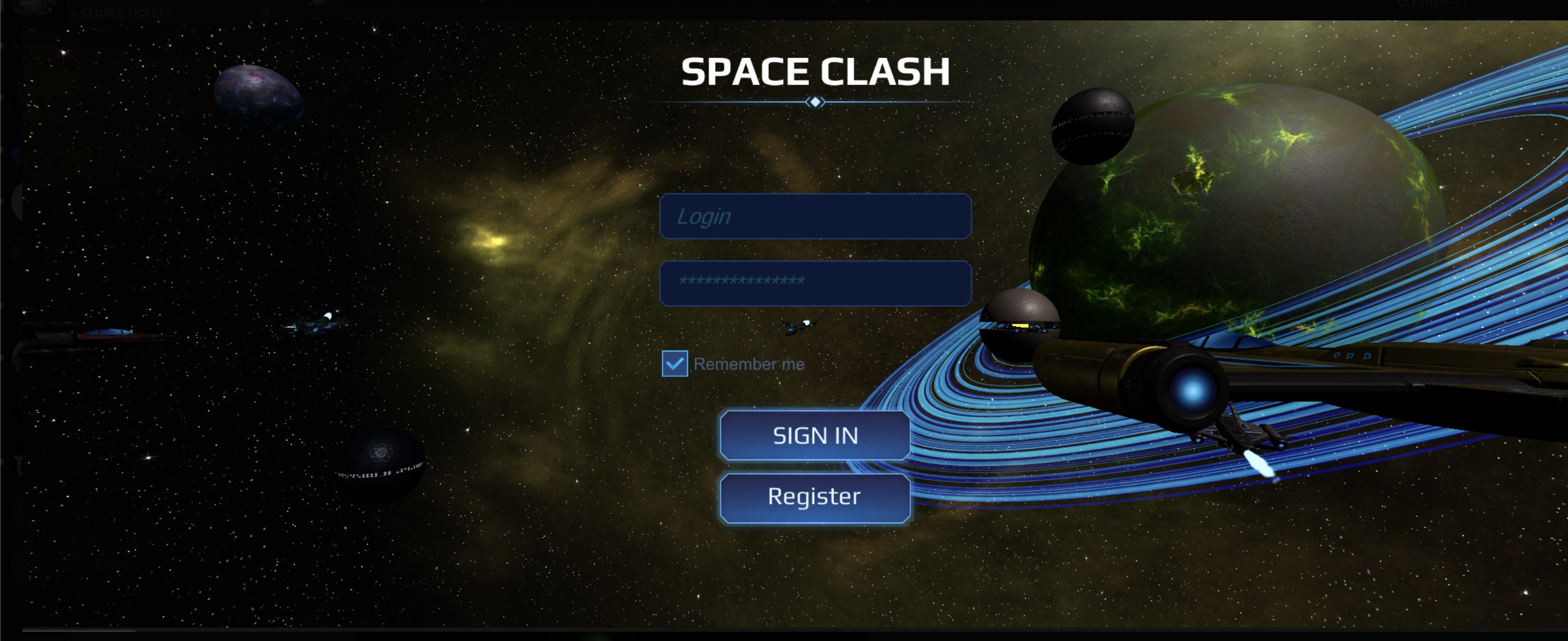The height and width of the screenshot is (641, 1568).
Task: Click the Login input field
Action: [x=815, y=216]
